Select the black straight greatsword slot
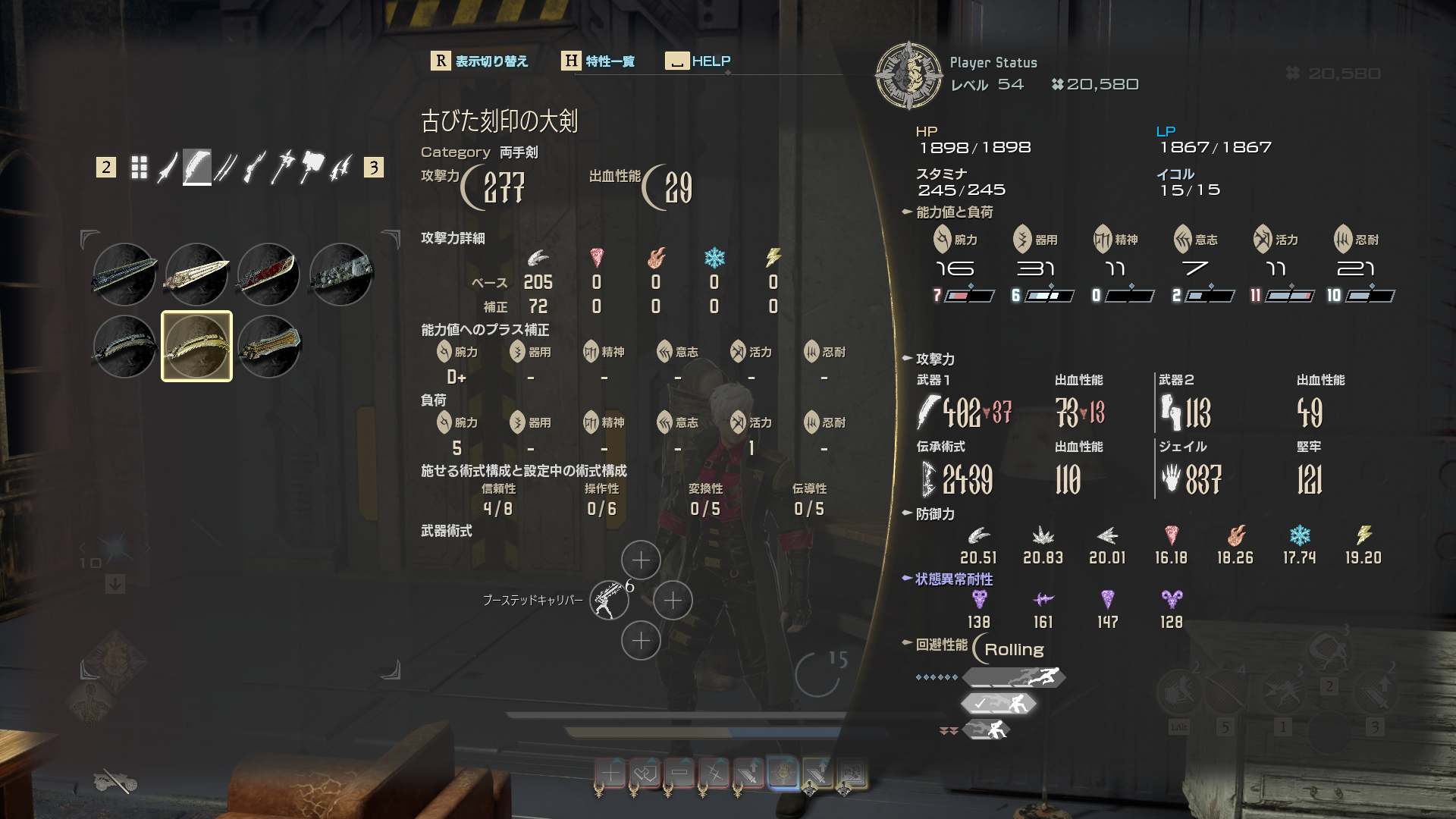Image resolution: width=1456 pixels, height=819 pixels. pos(125,275)
